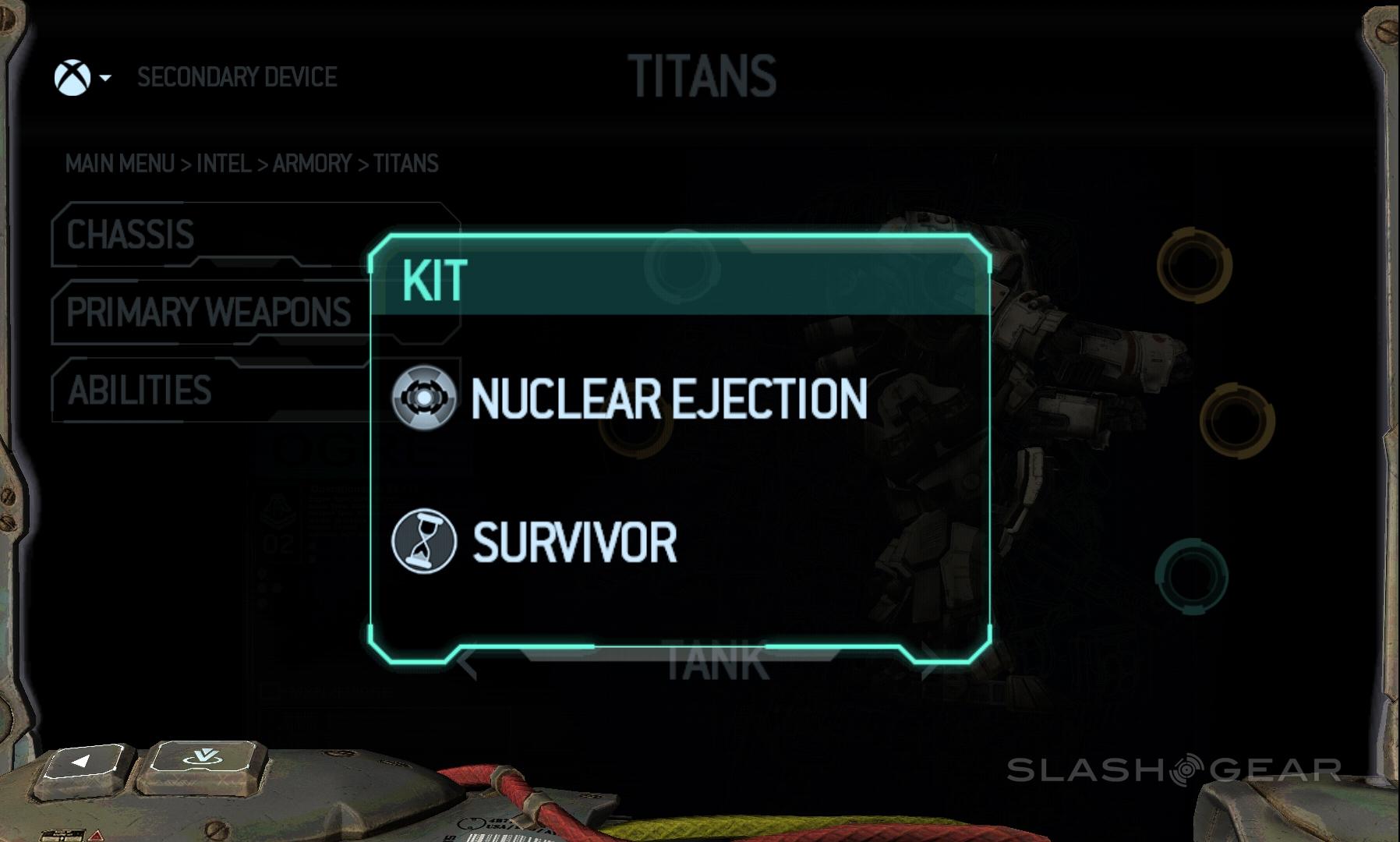The width and height of the screenshot is (1400, 842).
Task: Navigate to Intel breadcrumb
Action: point(224,164)
